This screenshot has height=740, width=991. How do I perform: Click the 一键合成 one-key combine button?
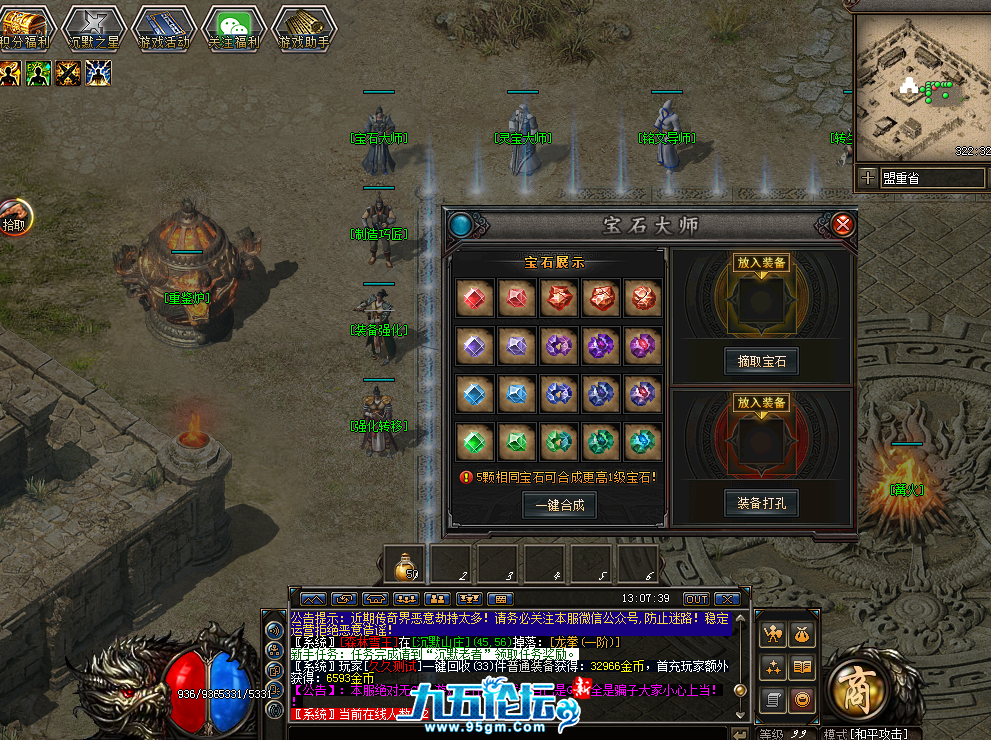pos(559,505)
